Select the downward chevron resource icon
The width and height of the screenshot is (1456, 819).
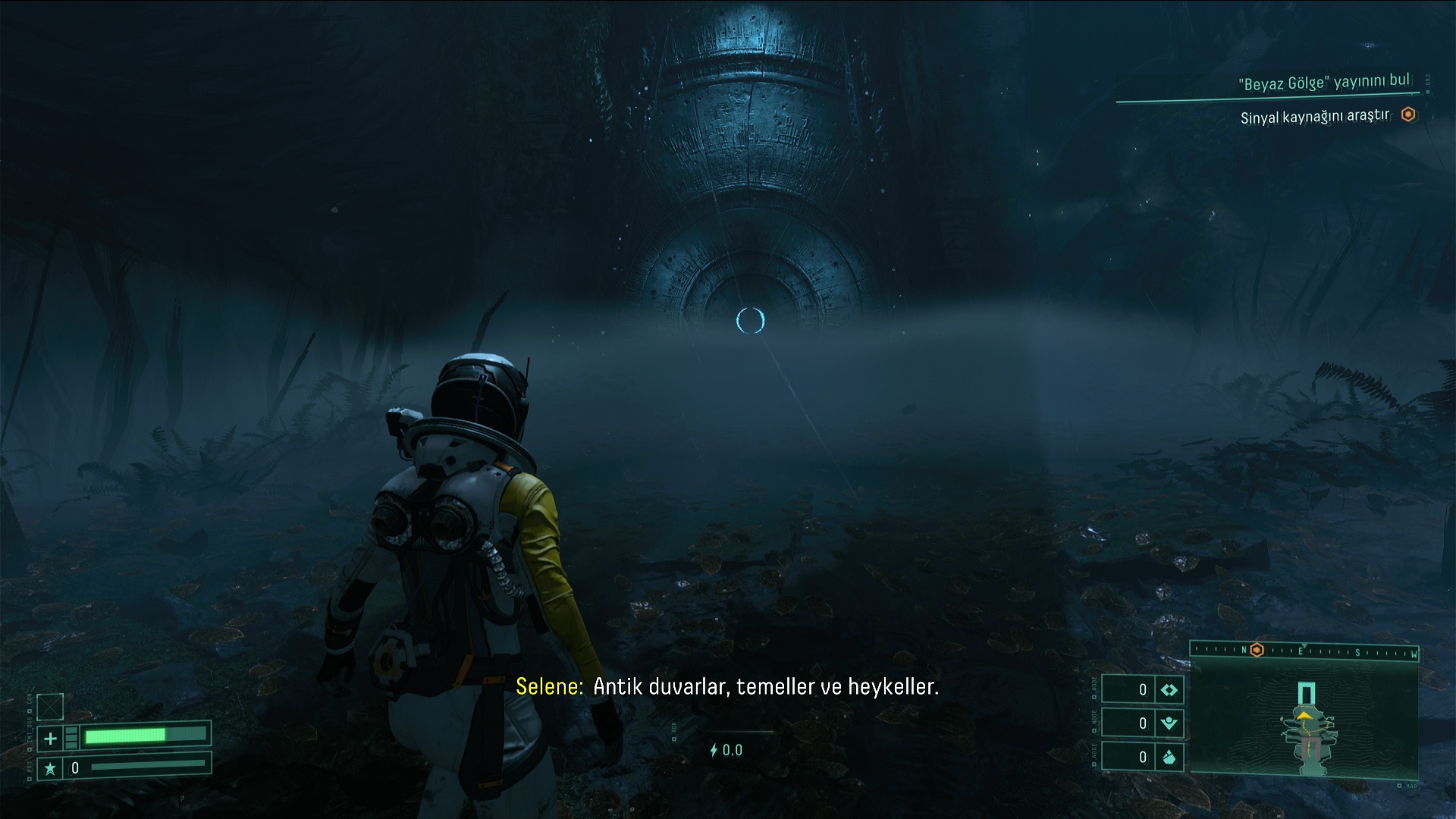[x=1169, y=723]
